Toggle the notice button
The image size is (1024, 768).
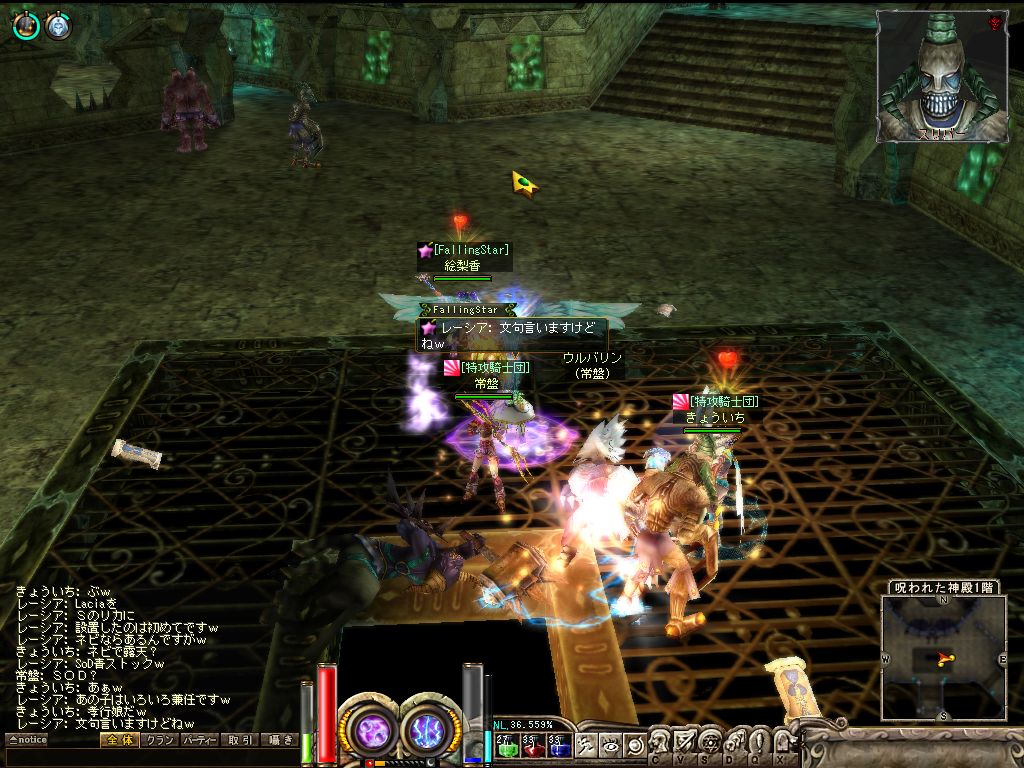(27, 740)
